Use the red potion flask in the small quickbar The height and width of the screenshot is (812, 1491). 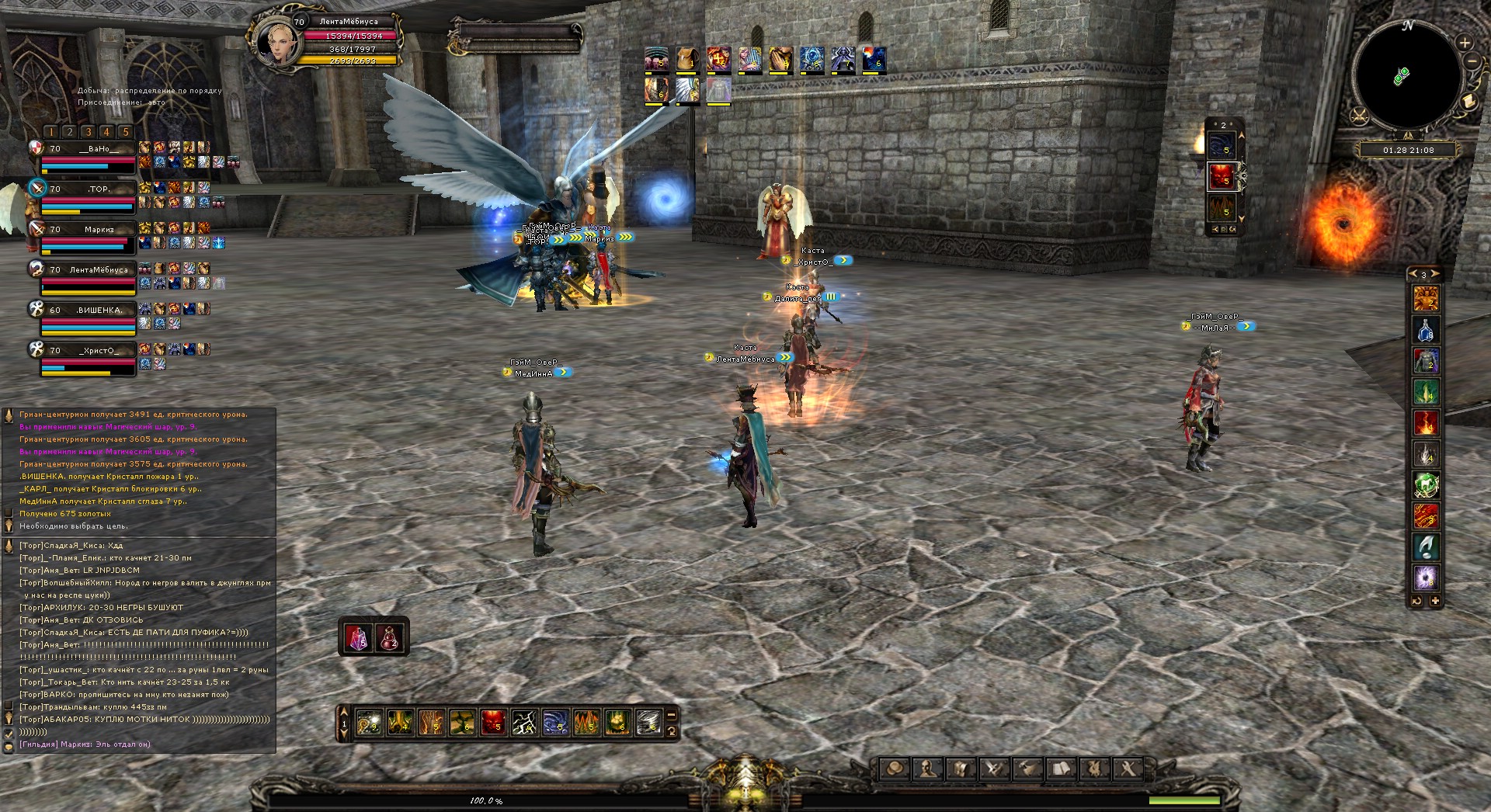[388, 638]
